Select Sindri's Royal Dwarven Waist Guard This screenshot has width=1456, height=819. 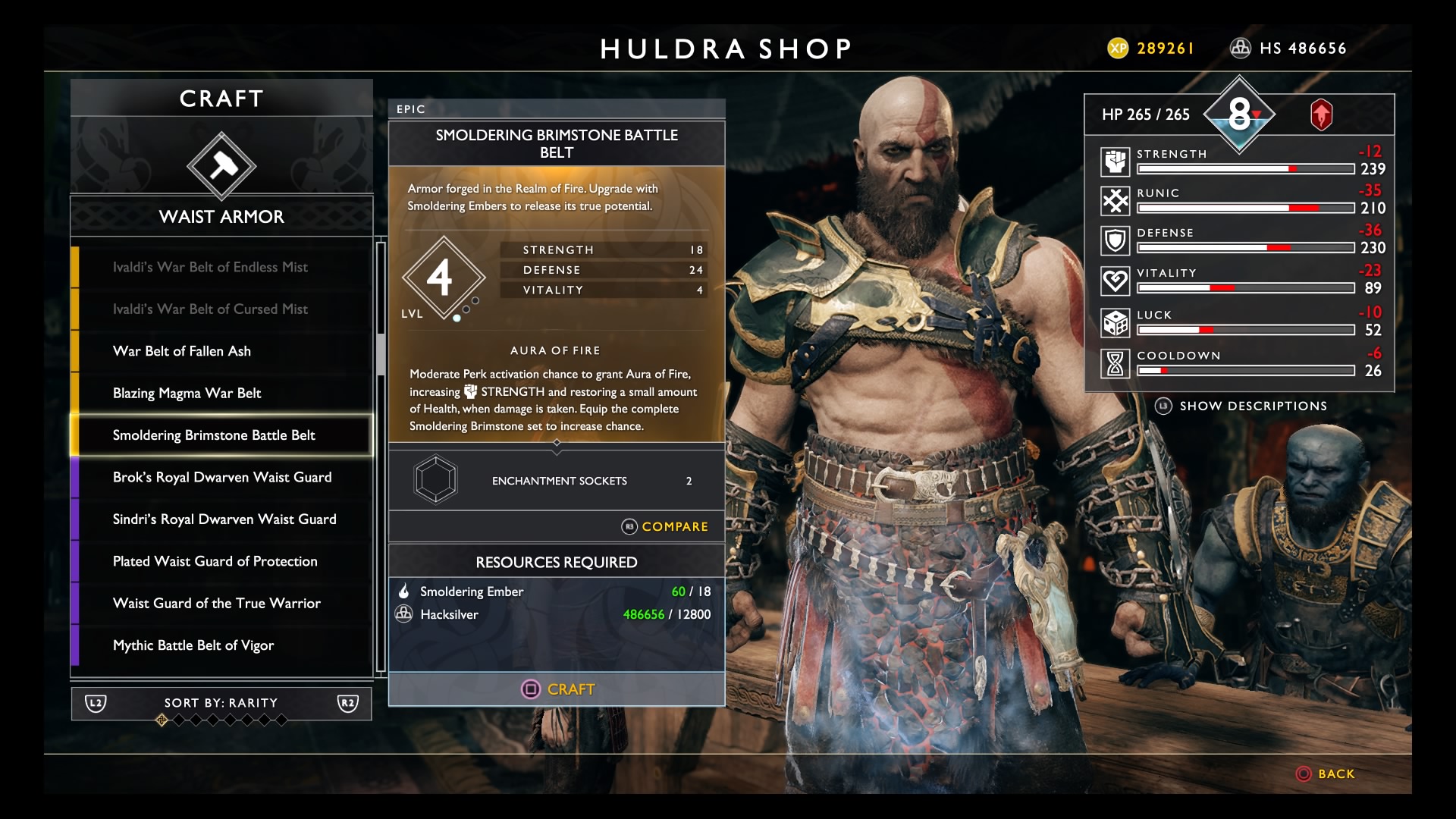(x=224, y=519)
